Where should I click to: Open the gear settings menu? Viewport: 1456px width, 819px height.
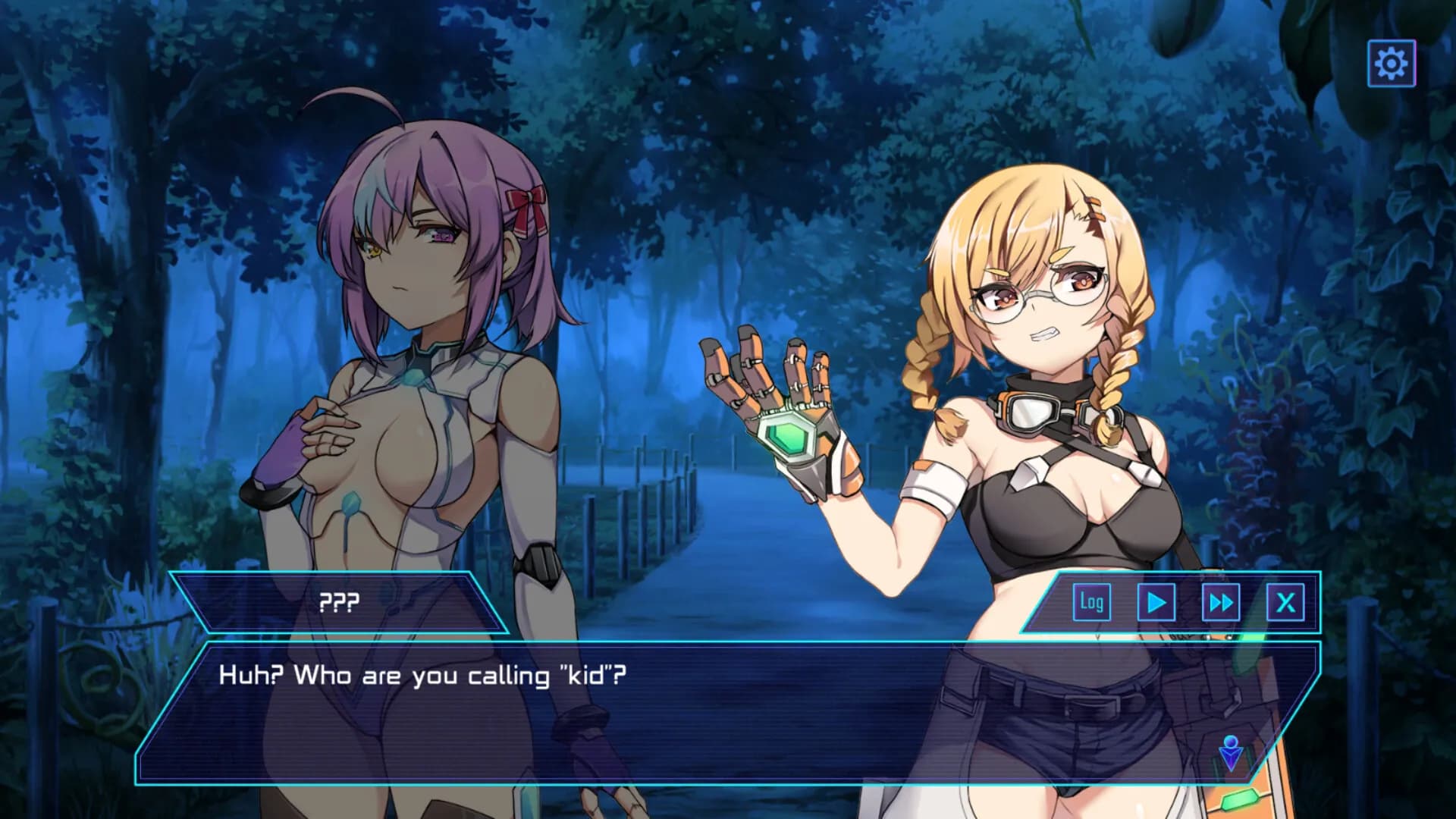1391,64
